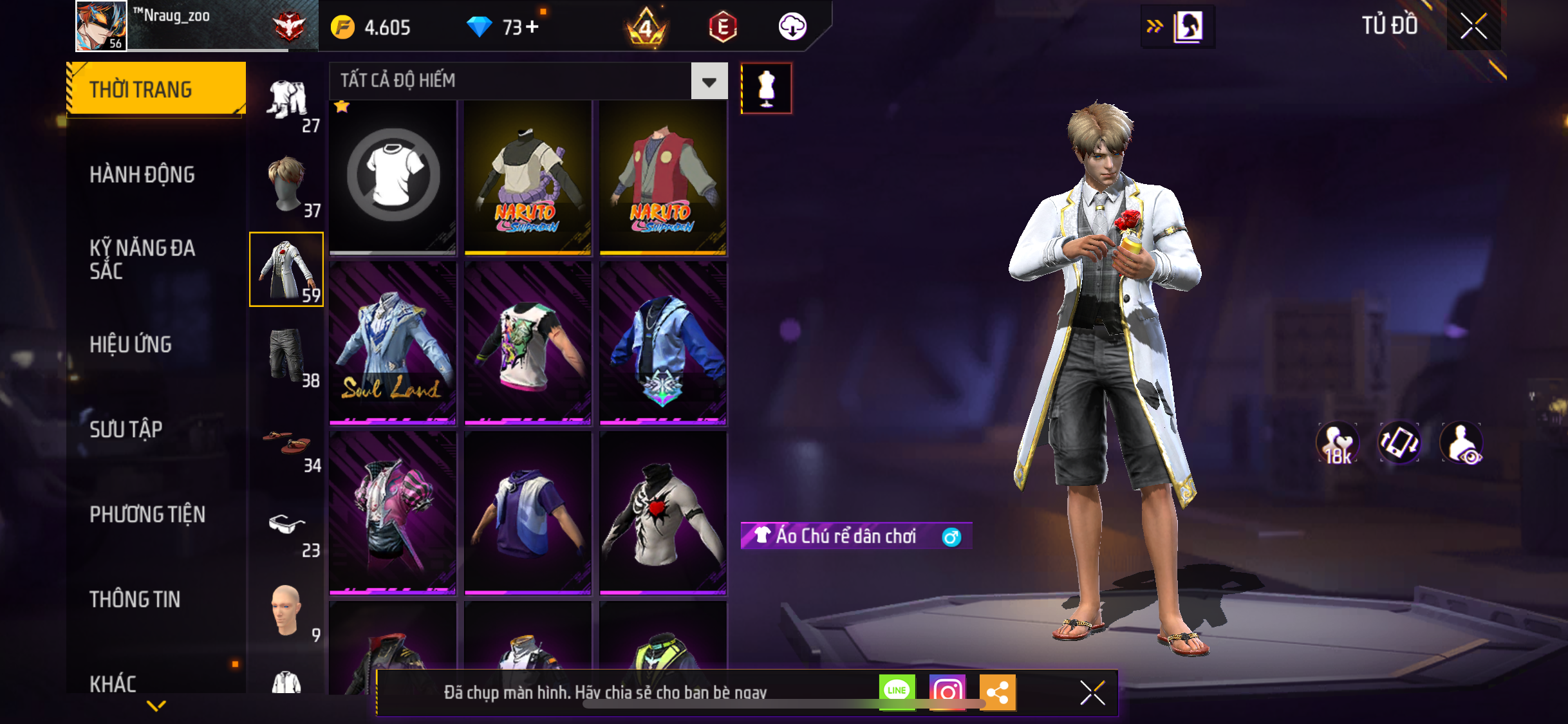
Task: Open the sandals footwear category
Action: 287,443
